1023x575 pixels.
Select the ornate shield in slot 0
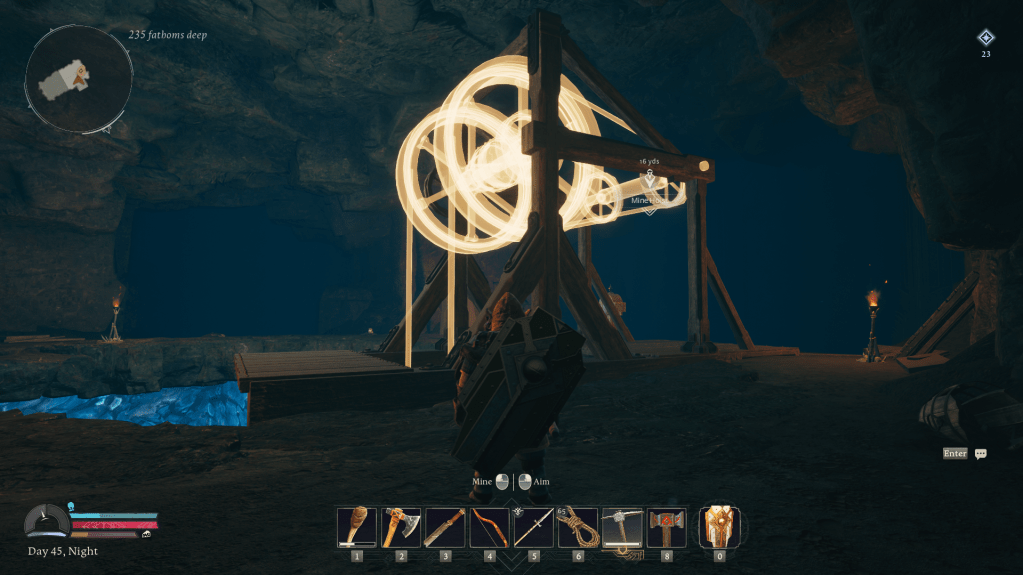click(x=718, y=527)
